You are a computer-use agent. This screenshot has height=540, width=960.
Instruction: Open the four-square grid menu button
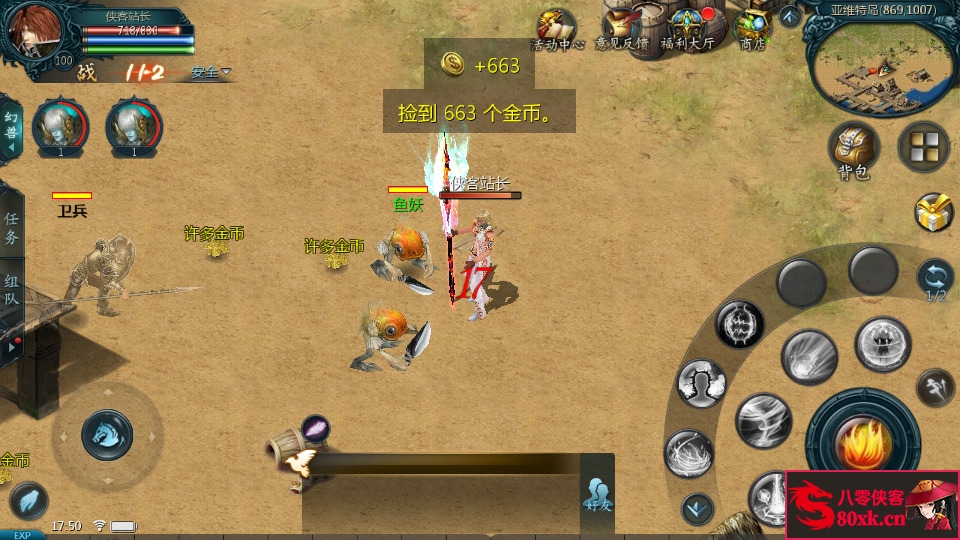tap(923, 147)
